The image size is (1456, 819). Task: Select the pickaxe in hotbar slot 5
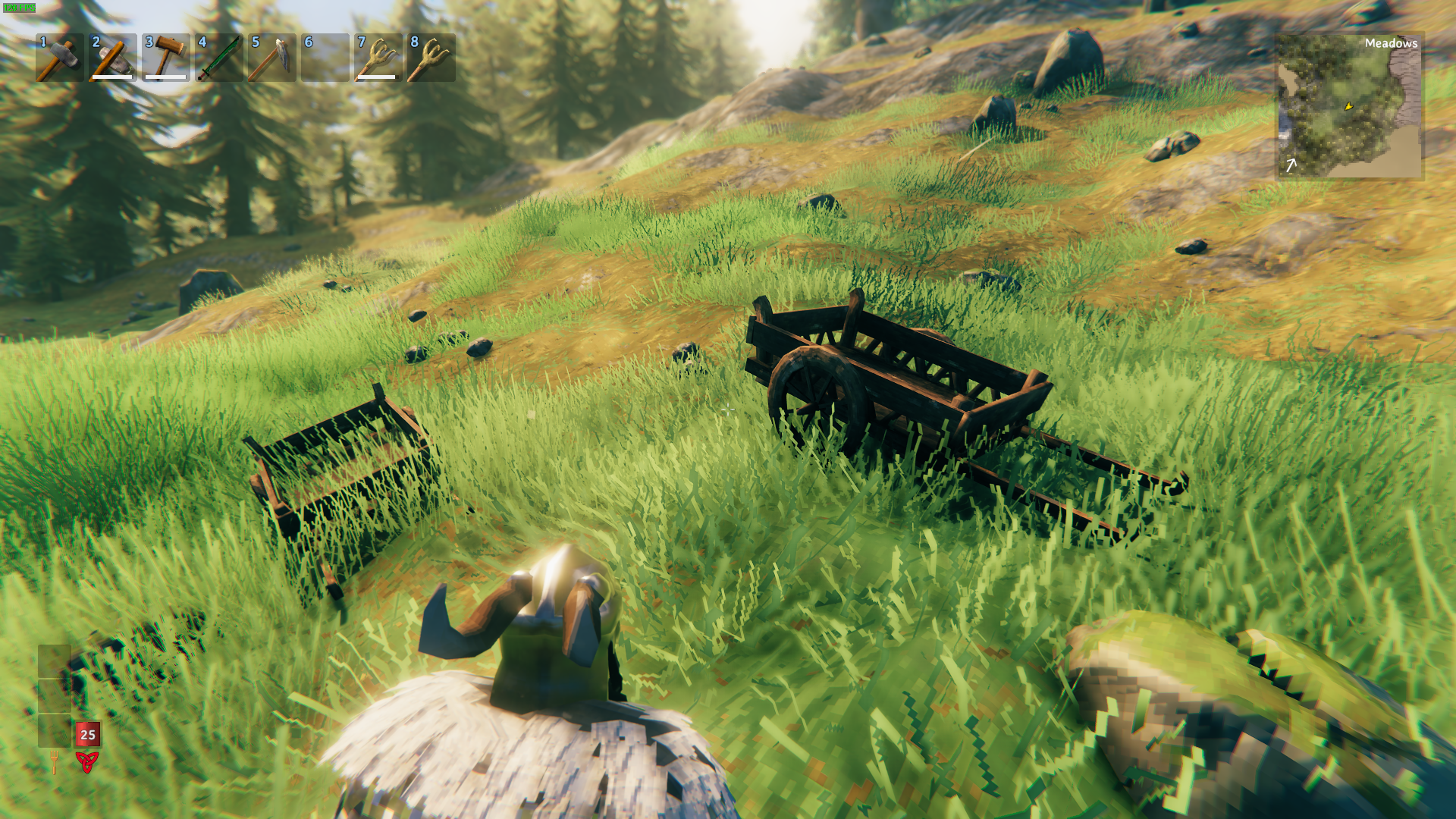click(x=271, y=58)
